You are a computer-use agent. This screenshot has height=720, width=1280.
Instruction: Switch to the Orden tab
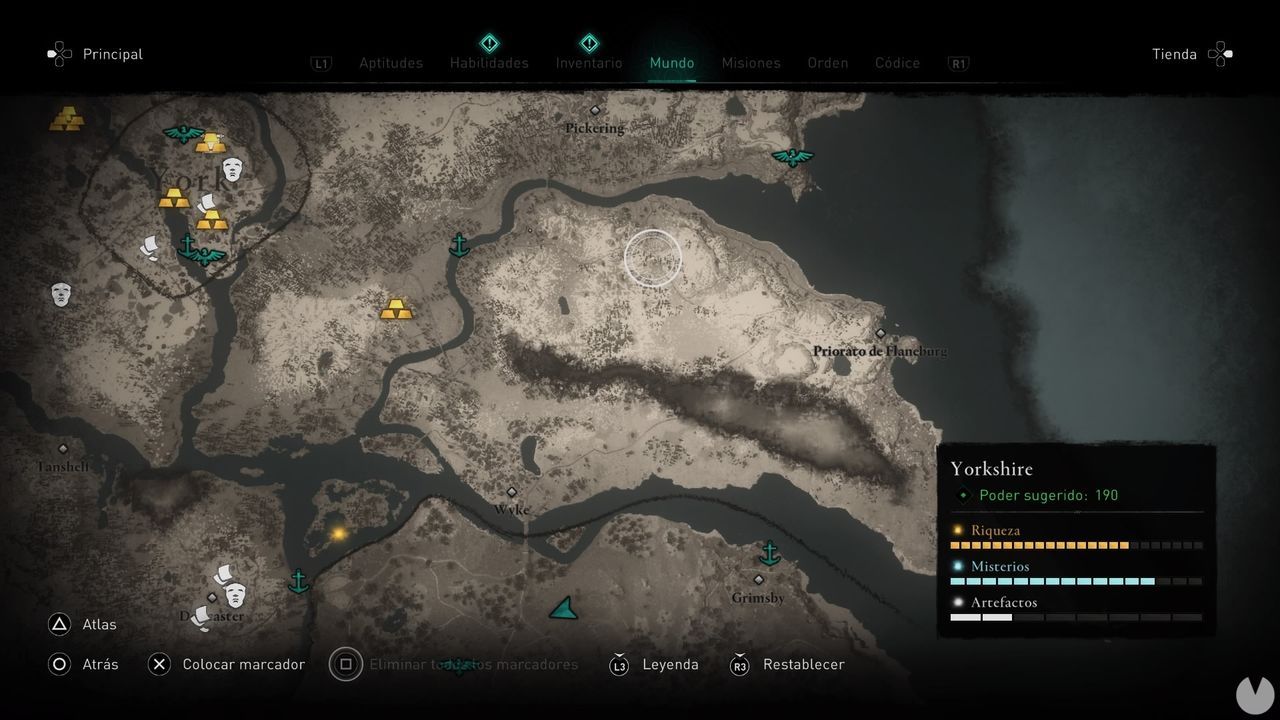click(x=827, y=62)
